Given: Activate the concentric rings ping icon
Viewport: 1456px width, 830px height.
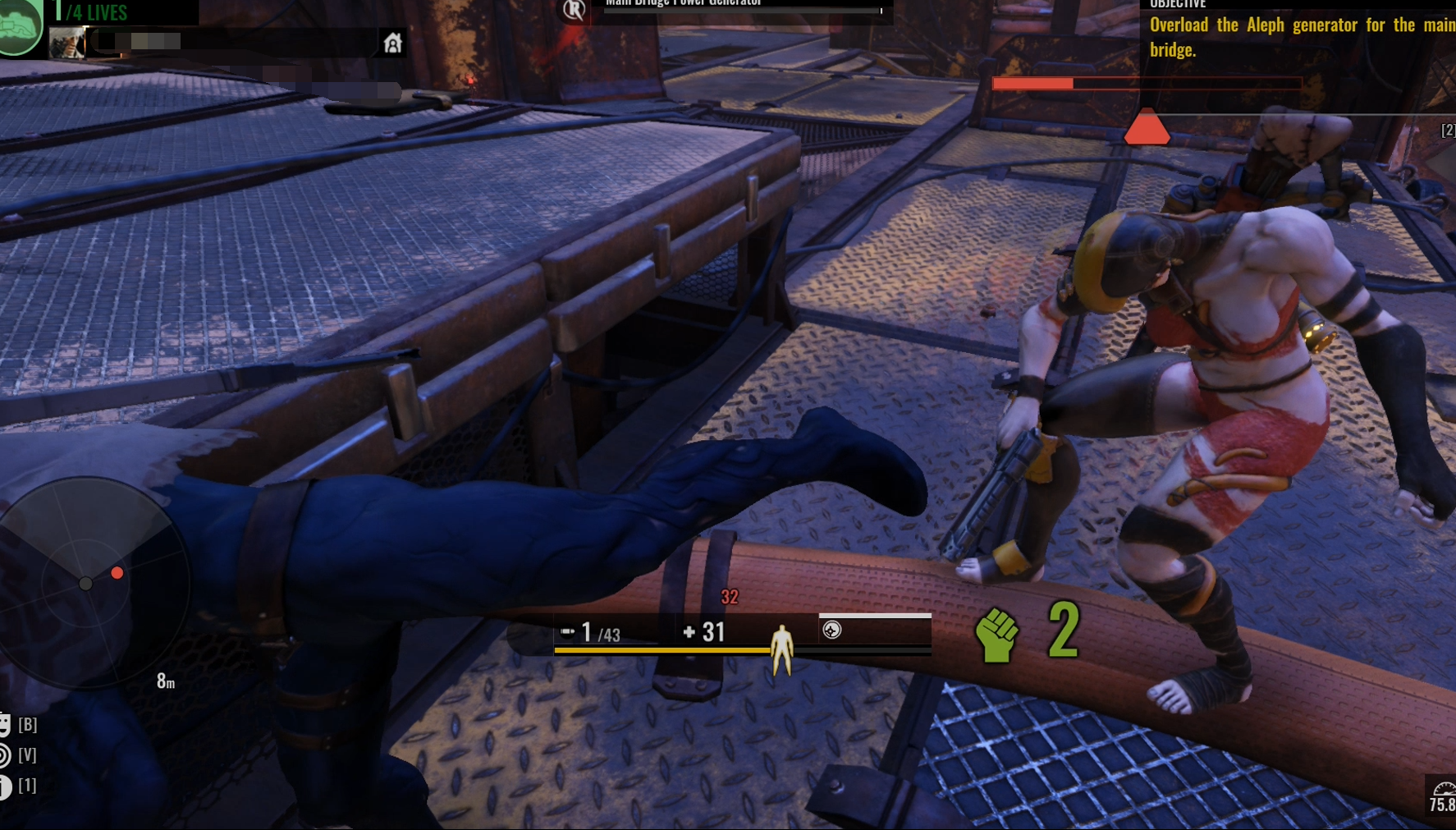Looking at the screenshot, I should [x=5, y=755].
